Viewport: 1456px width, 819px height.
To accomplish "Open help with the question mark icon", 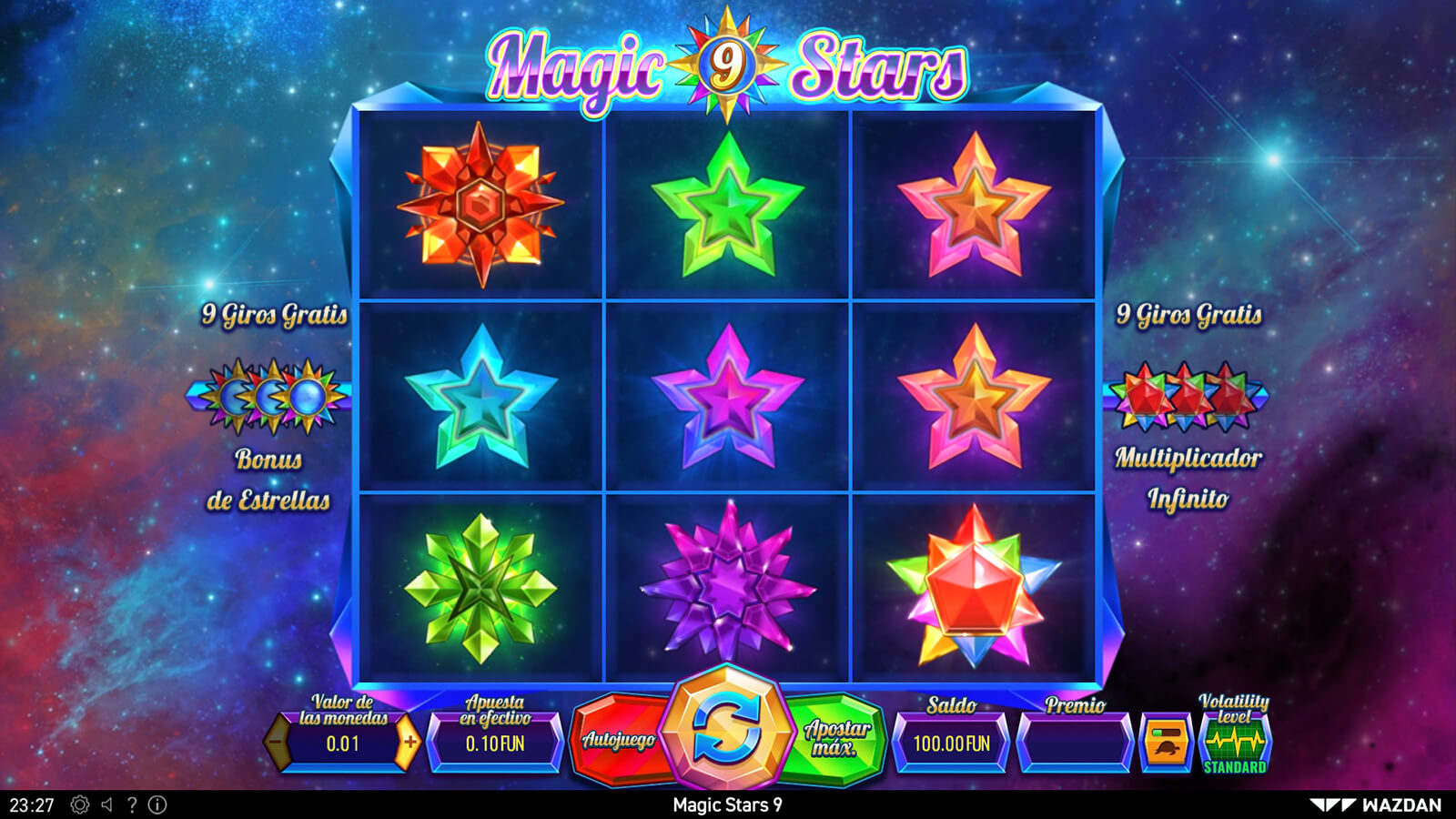I will coord(132,805).
